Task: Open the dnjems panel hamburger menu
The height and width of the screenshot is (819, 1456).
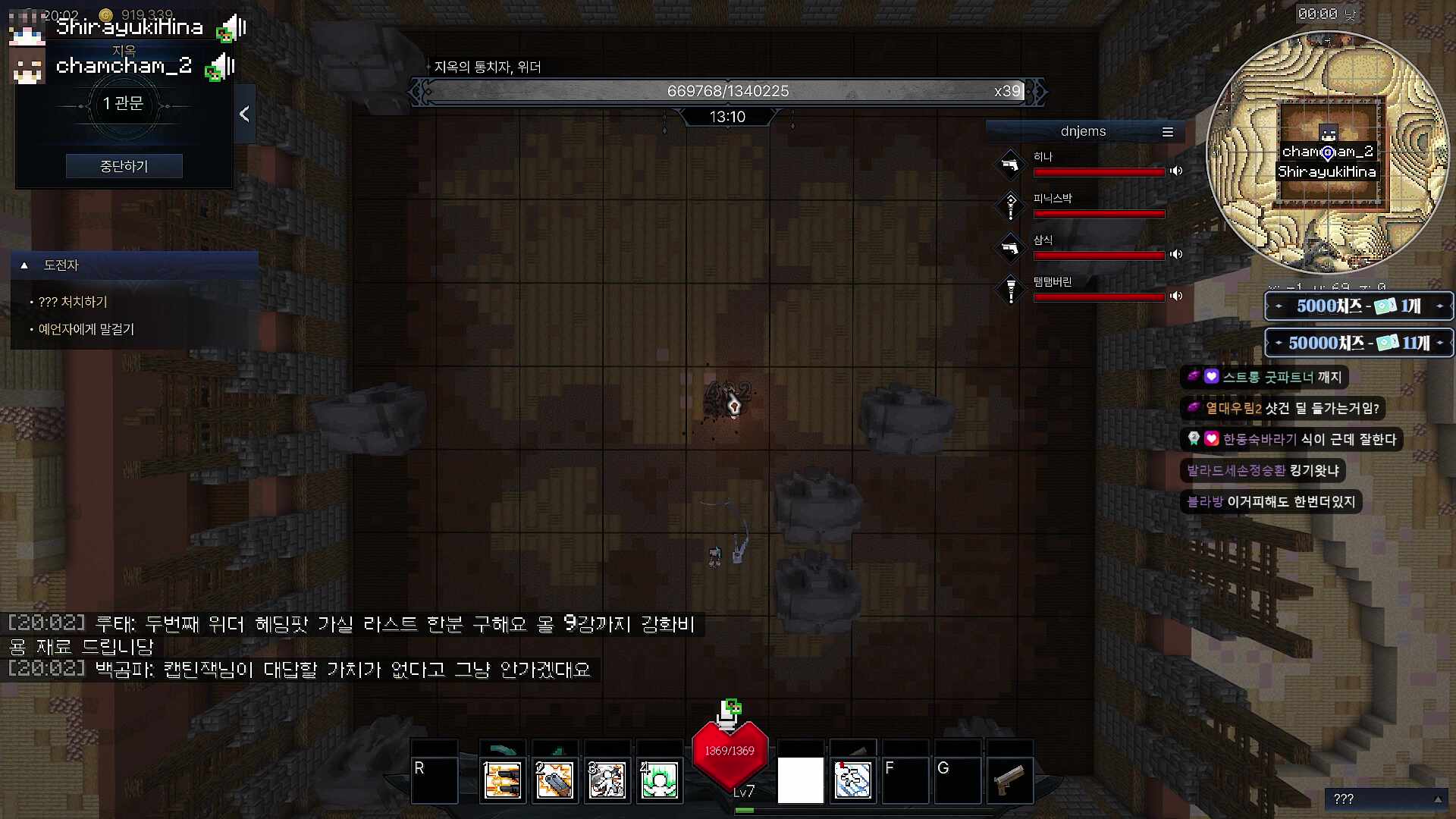Action: pos(1167,130)
